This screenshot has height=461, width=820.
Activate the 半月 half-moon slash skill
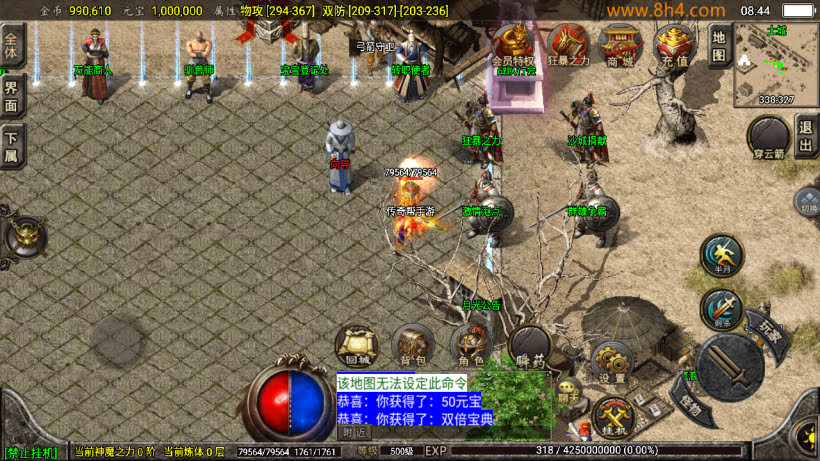[721, 257]
